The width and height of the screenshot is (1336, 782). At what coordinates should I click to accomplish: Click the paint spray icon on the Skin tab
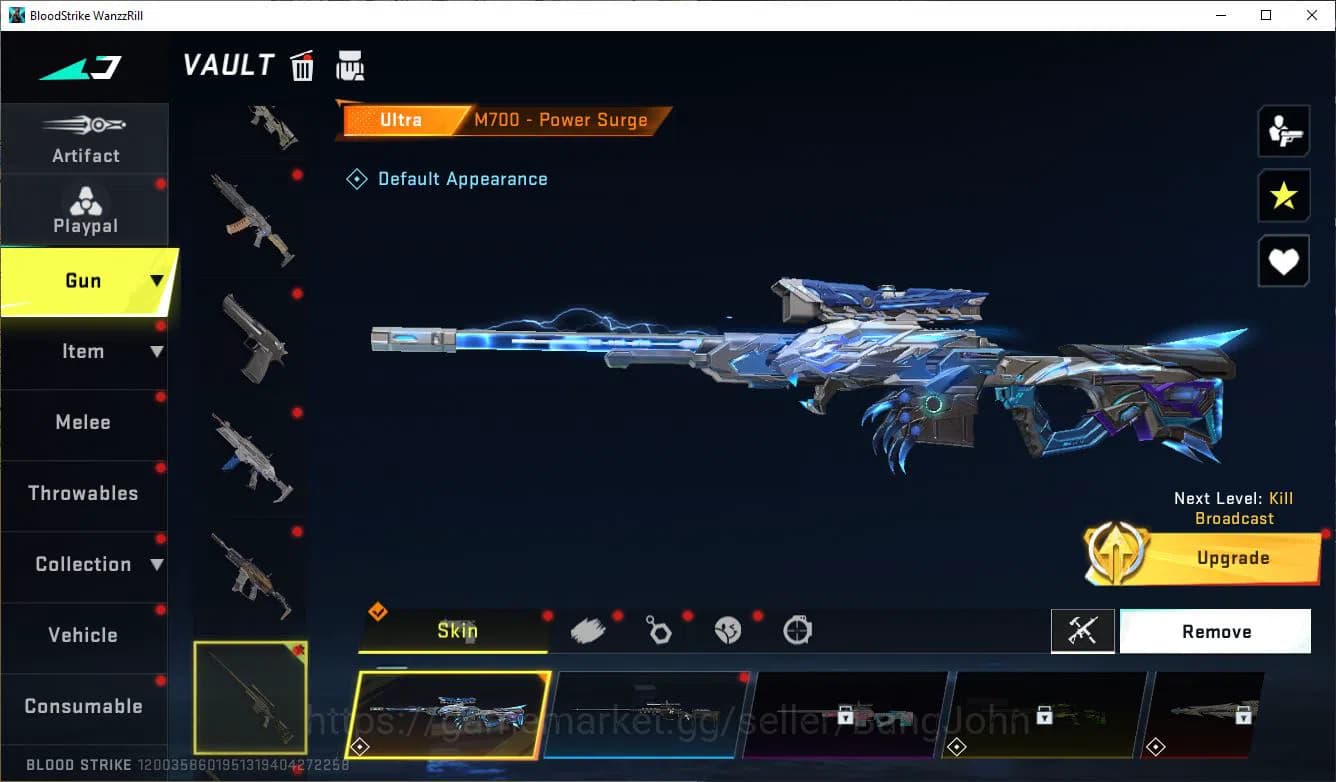pyautogui.click(x=589, y=629)
